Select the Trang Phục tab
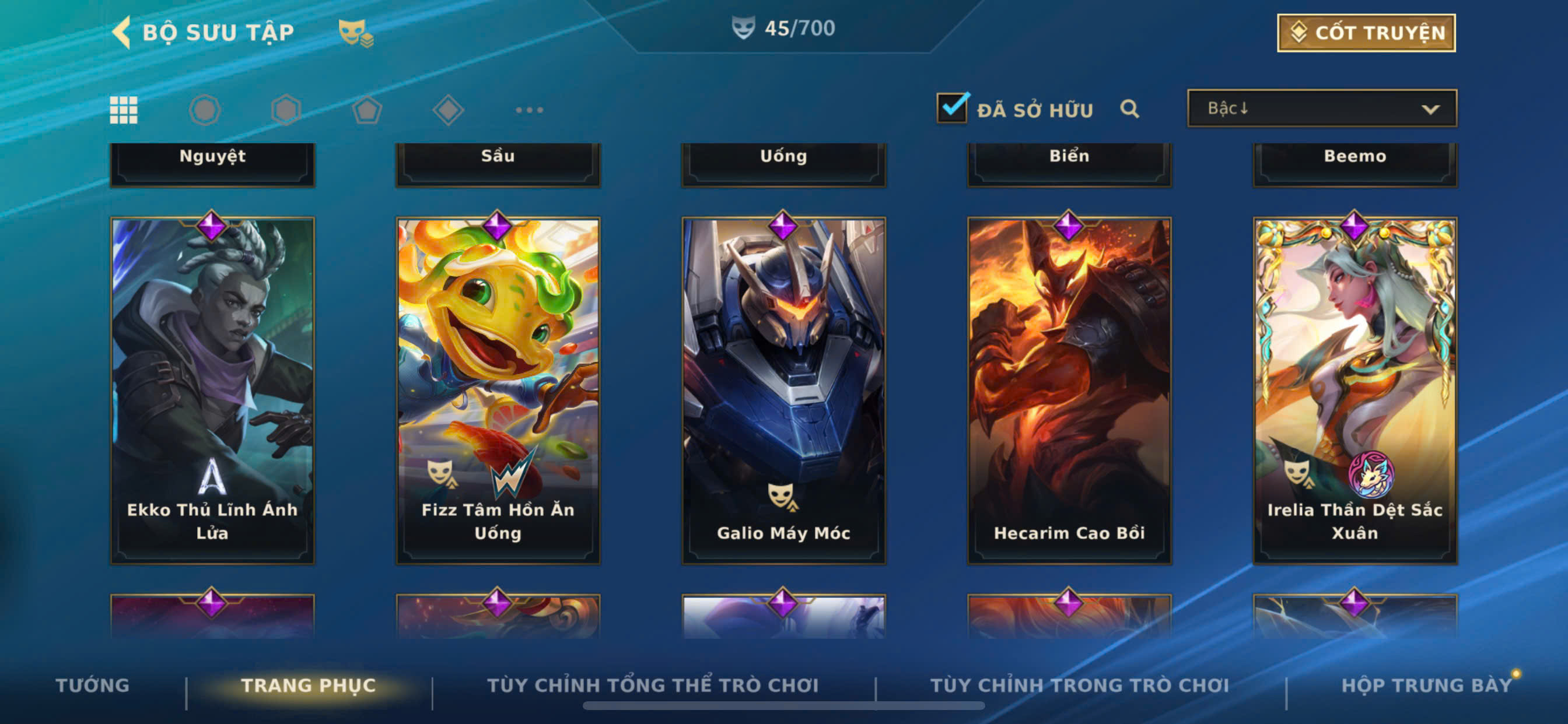 [309, 685]
